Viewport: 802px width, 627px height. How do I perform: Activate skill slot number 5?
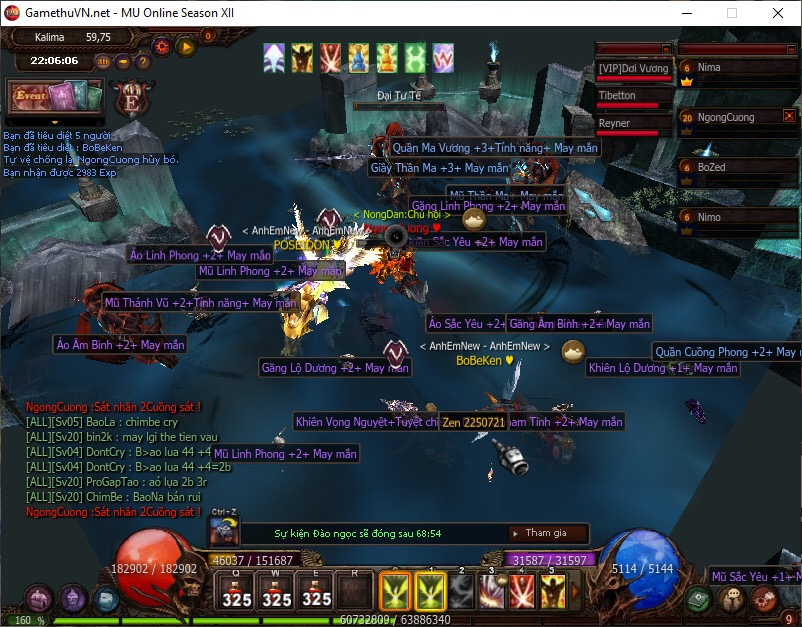point(552,592)
